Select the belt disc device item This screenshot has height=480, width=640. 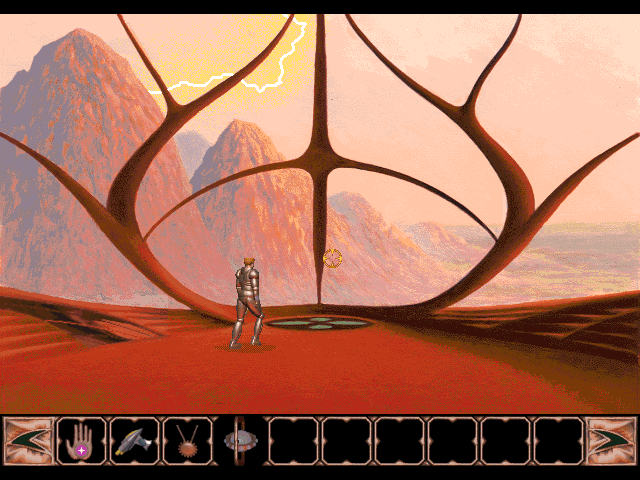tap(240, 441)
